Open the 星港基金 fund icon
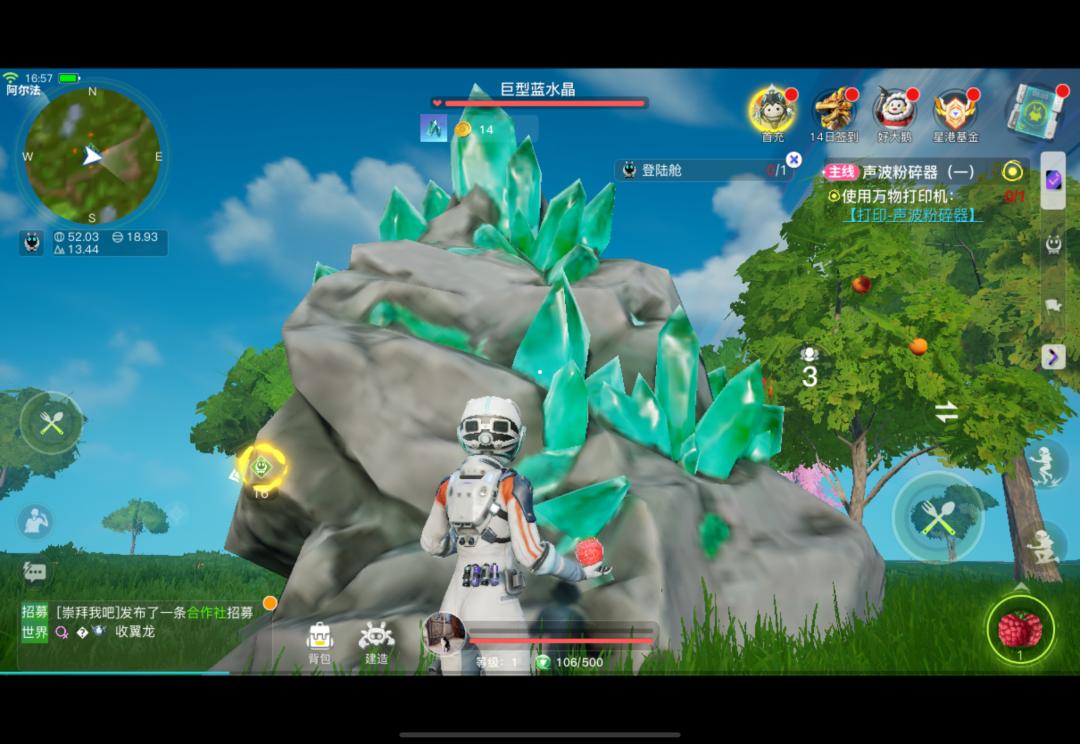The width and height of the screenshot is (1080, 744). tap(955, 112)
